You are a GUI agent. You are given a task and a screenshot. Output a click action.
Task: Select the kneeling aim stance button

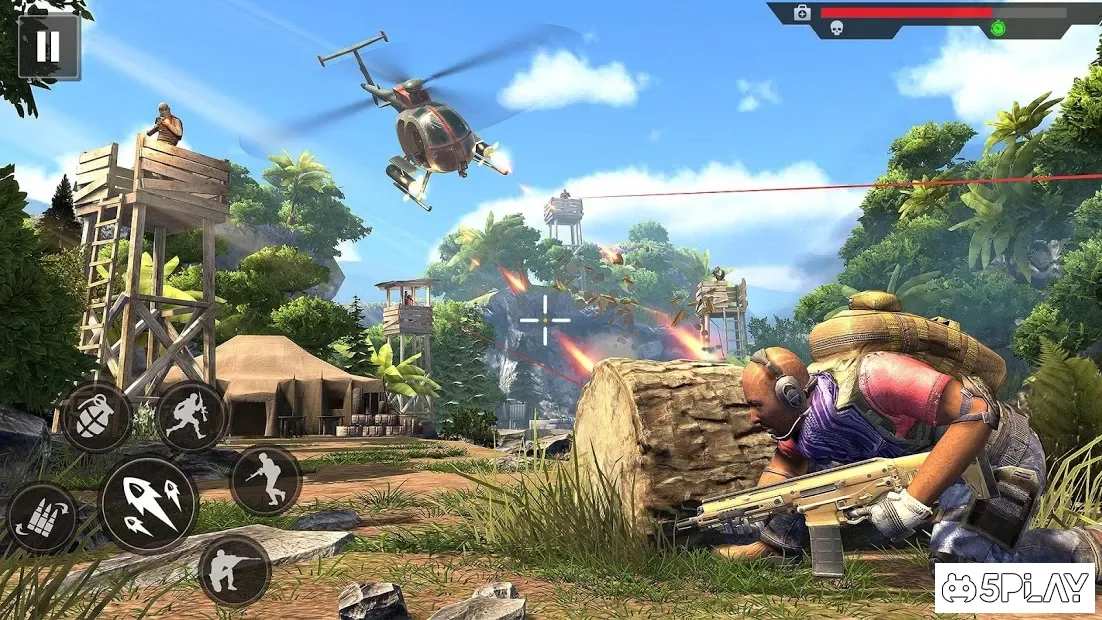(x=235, y=571)
